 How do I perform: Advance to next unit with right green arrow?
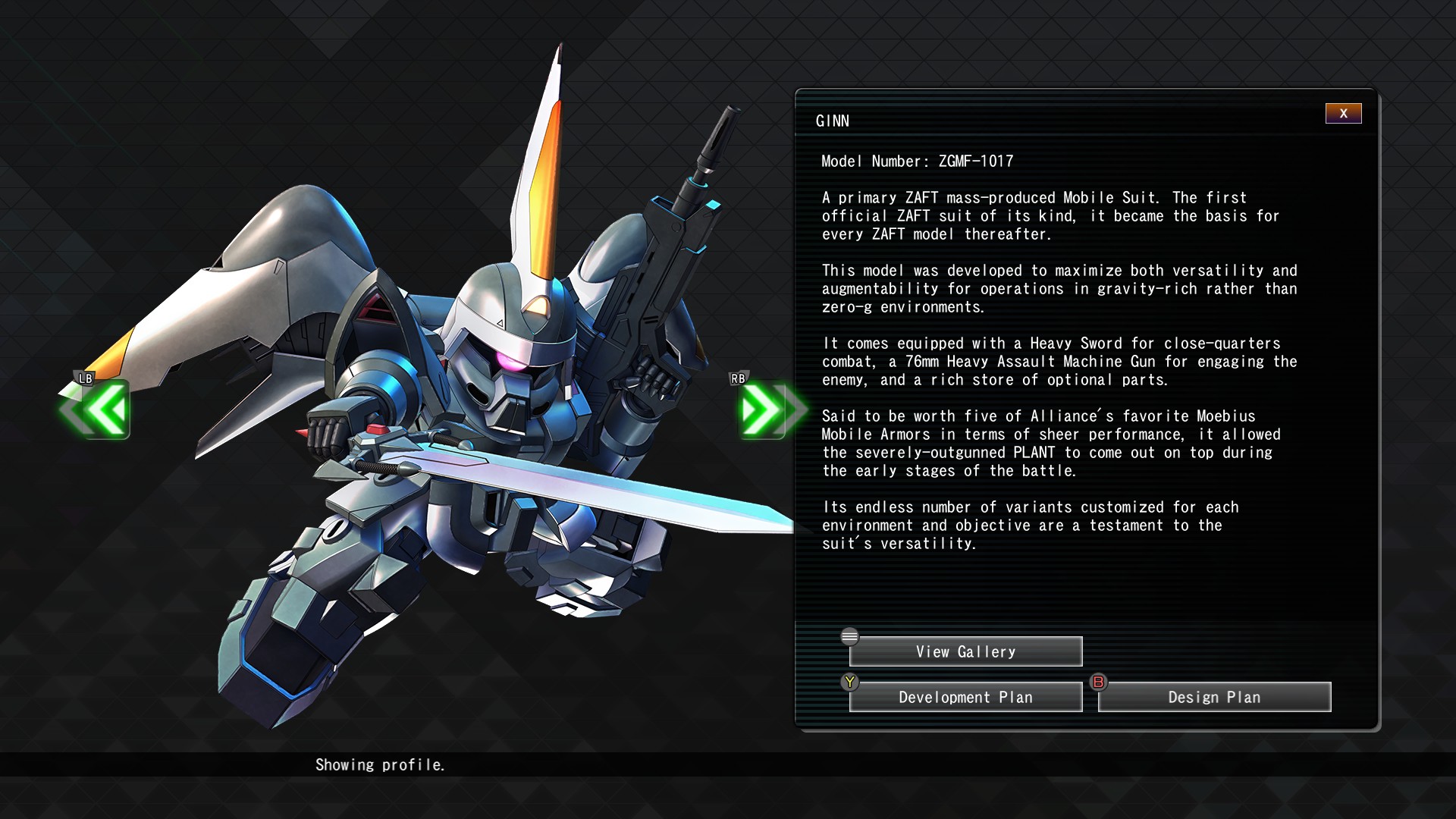pyautogui.click(x=765, y=410)
